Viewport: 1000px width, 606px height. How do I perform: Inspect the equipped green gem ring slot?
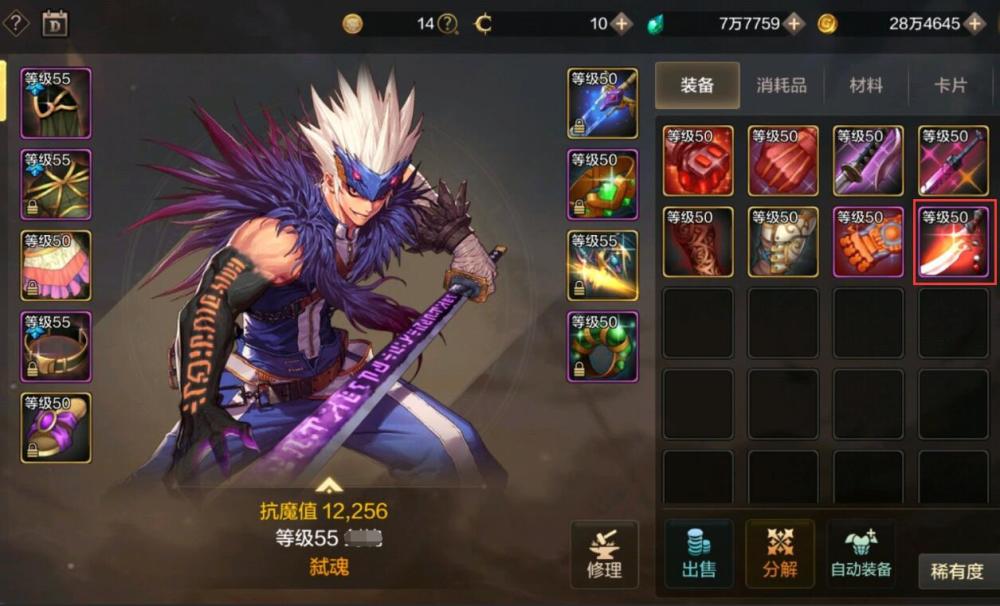click(603, 346)
